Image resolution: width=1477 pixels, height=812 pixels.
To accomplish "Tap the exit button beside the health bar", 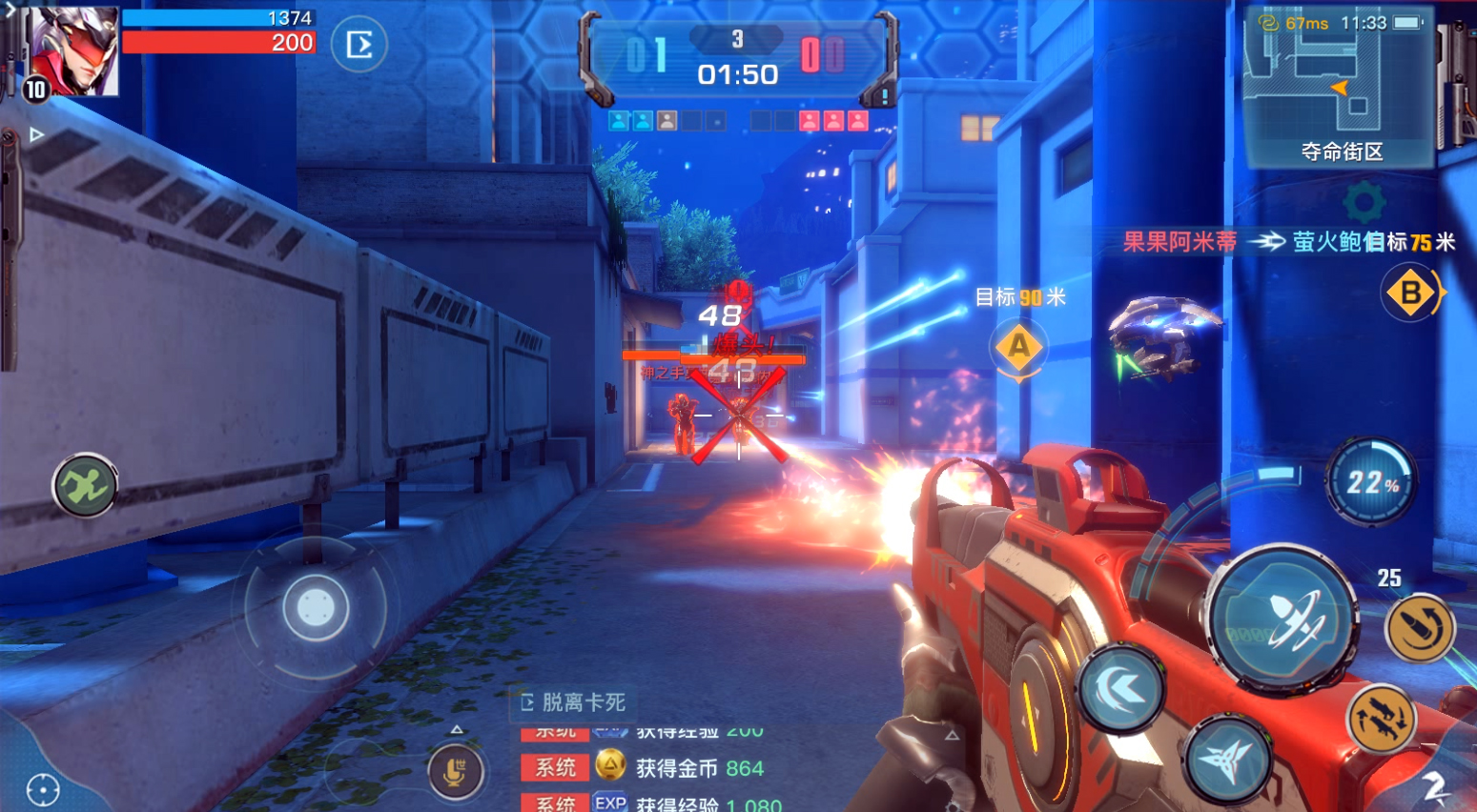I will pyautogui.click(x=359, y=45).
